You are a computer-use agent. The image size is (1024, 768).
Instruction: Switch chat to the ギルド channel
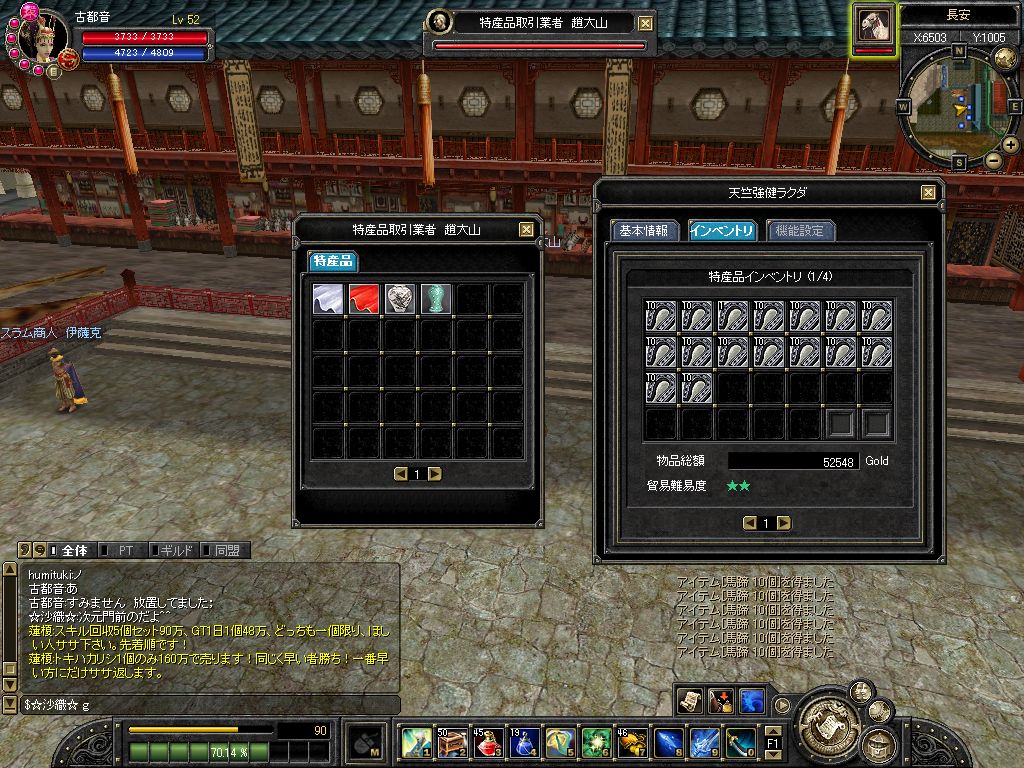tap(176, 550)
